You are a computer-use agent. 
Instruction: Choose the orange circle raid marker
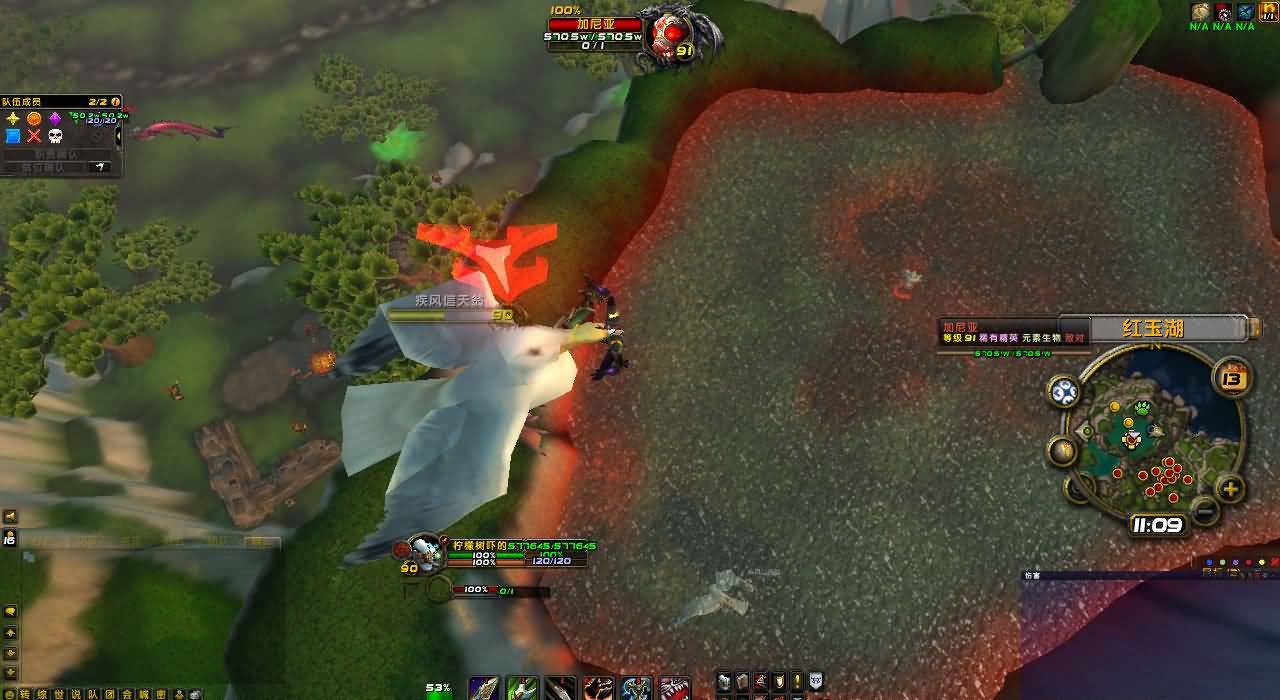click(34, 119)
